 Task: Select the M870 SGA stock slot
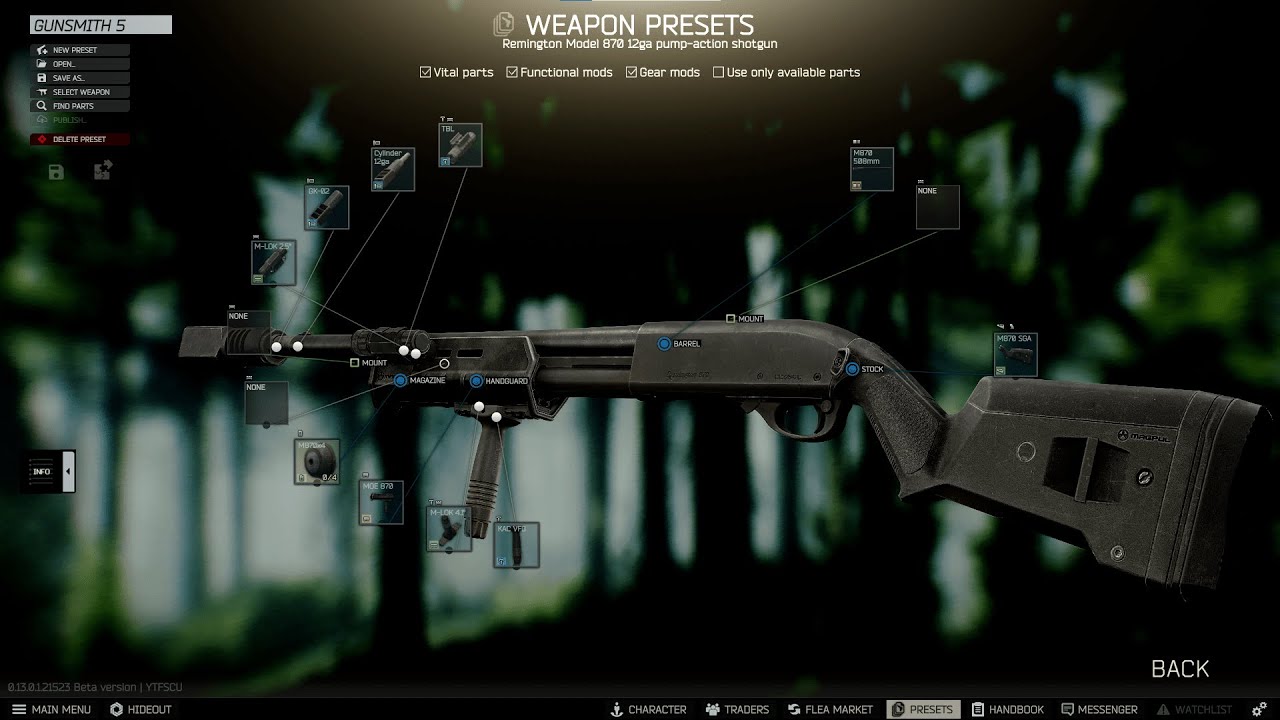(x=1015, y=354)
